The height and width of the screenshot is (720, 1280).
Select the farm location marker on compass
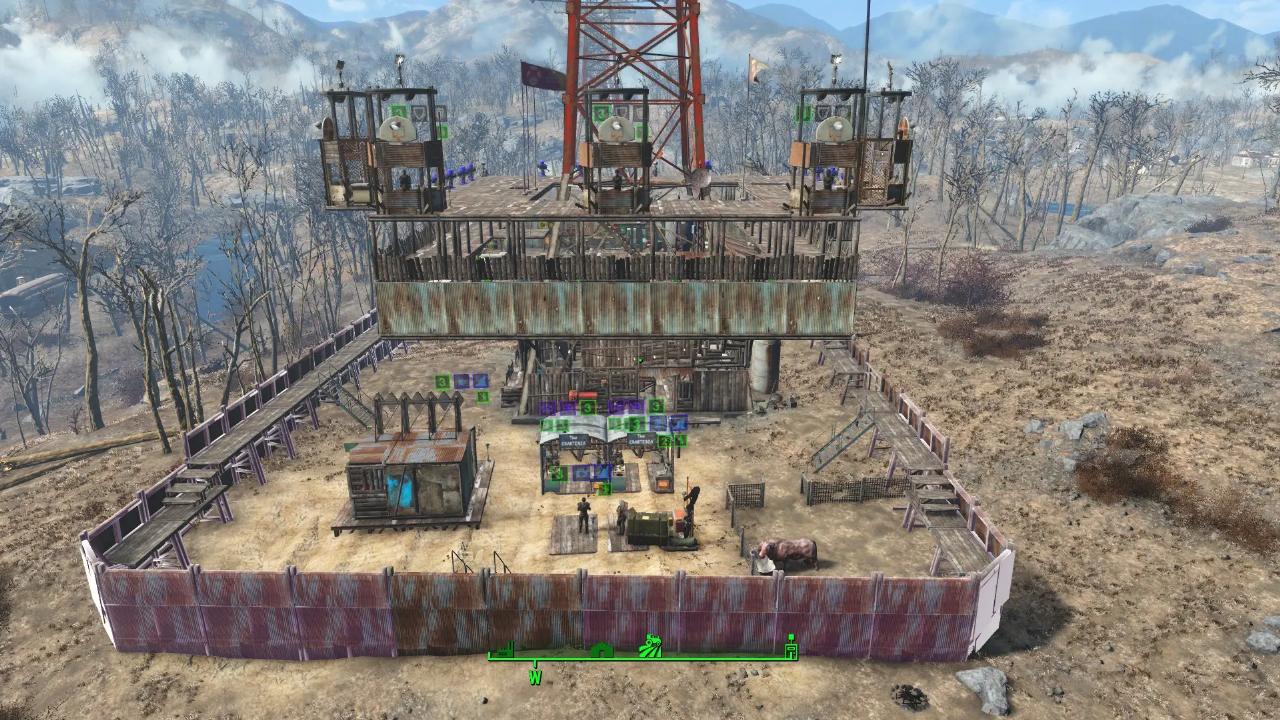[652, 647]
